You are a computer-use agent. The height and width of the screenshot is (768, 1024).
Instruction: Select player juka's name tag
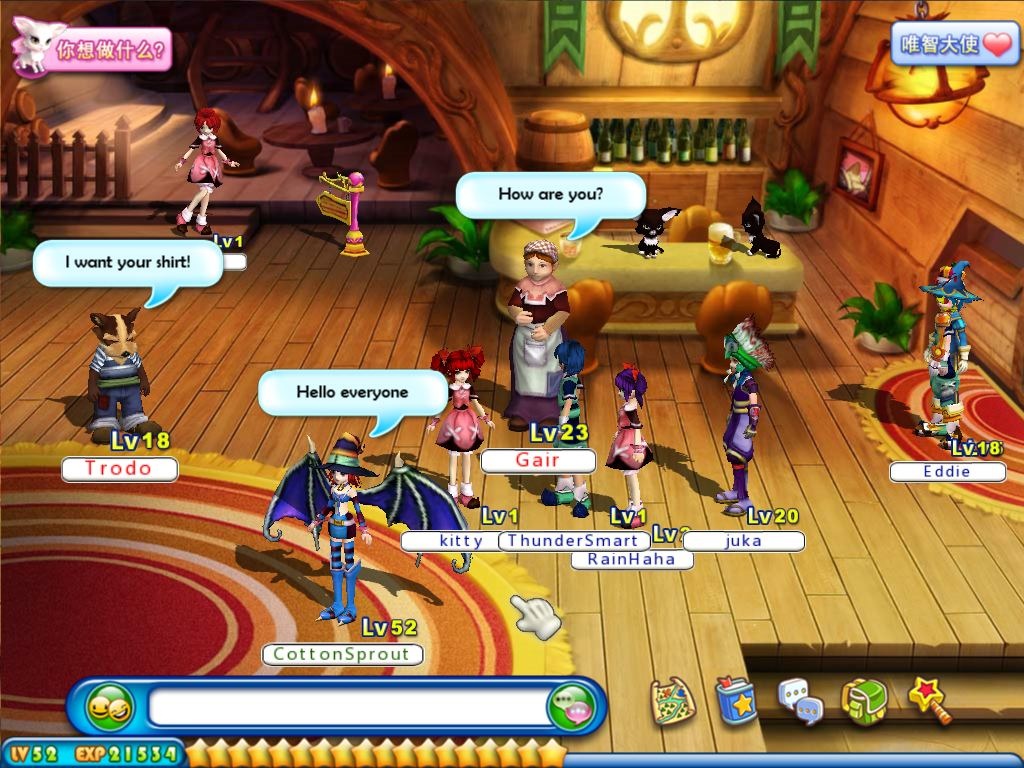744,541
